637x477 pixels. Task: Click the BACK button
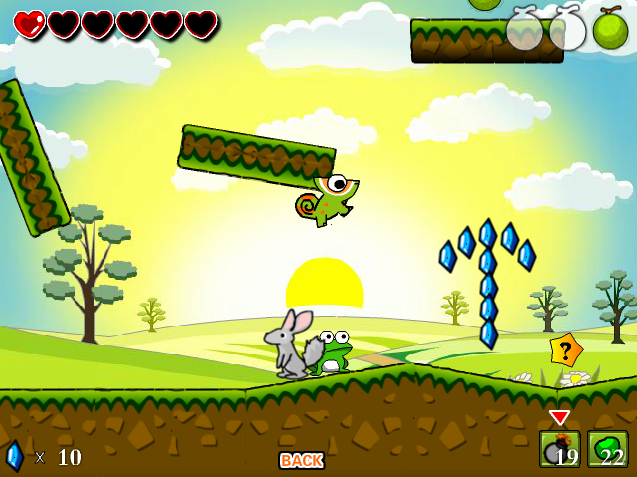pos(301,460)
